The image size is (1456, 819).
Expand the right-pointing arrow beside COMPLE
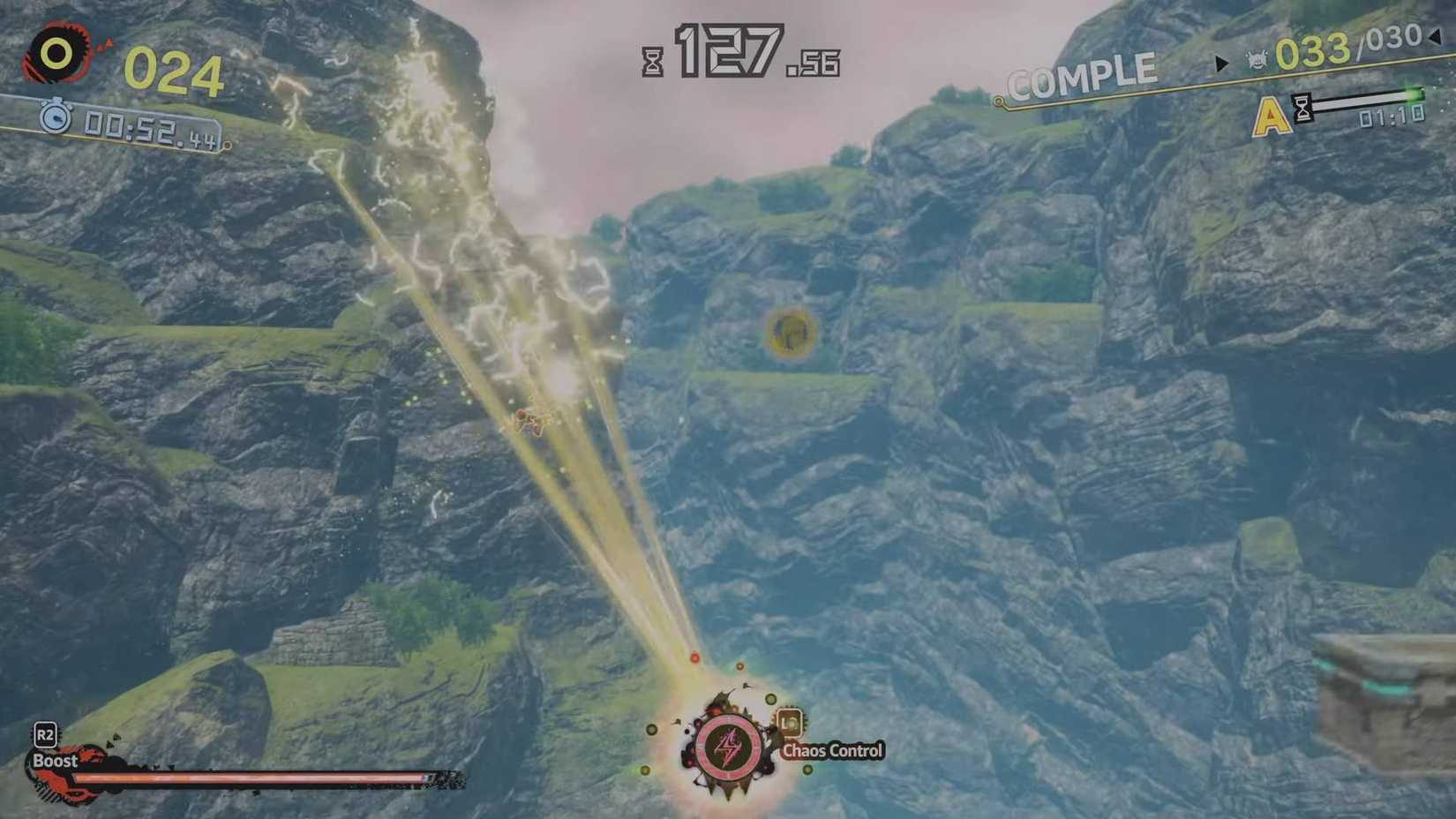tap(1221, 62)
